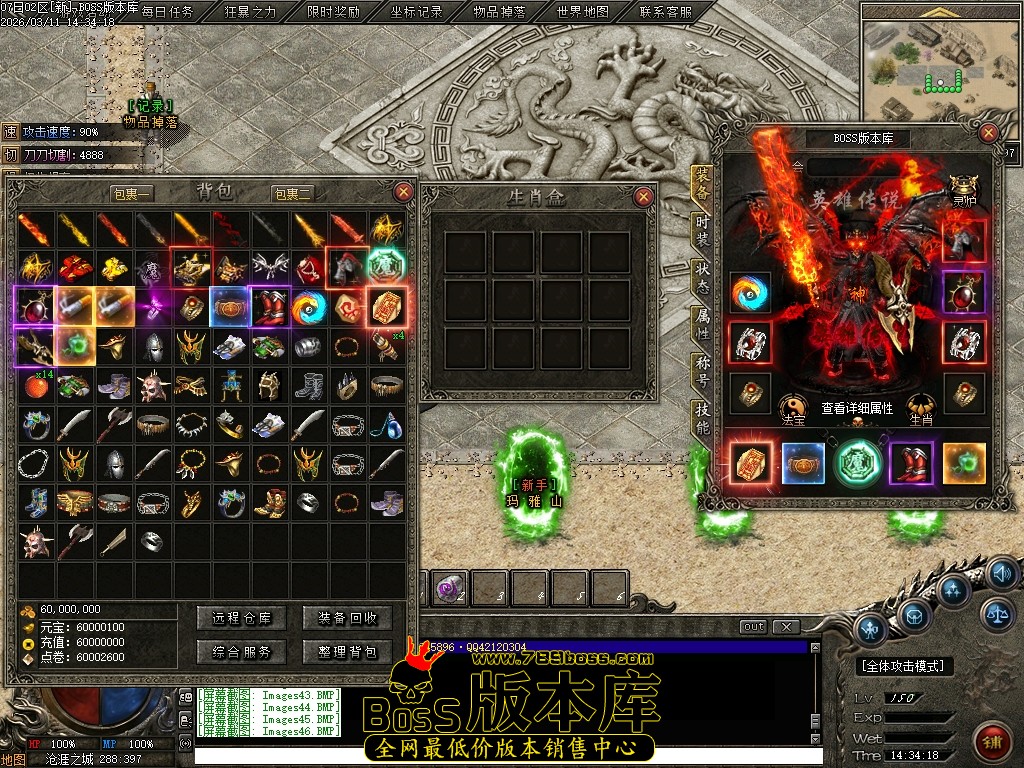Image resolution: width=1024 pixels, height=768 pixels.
Task: Select the red apple stack in the bag
Action: click(x=37, y=386)
